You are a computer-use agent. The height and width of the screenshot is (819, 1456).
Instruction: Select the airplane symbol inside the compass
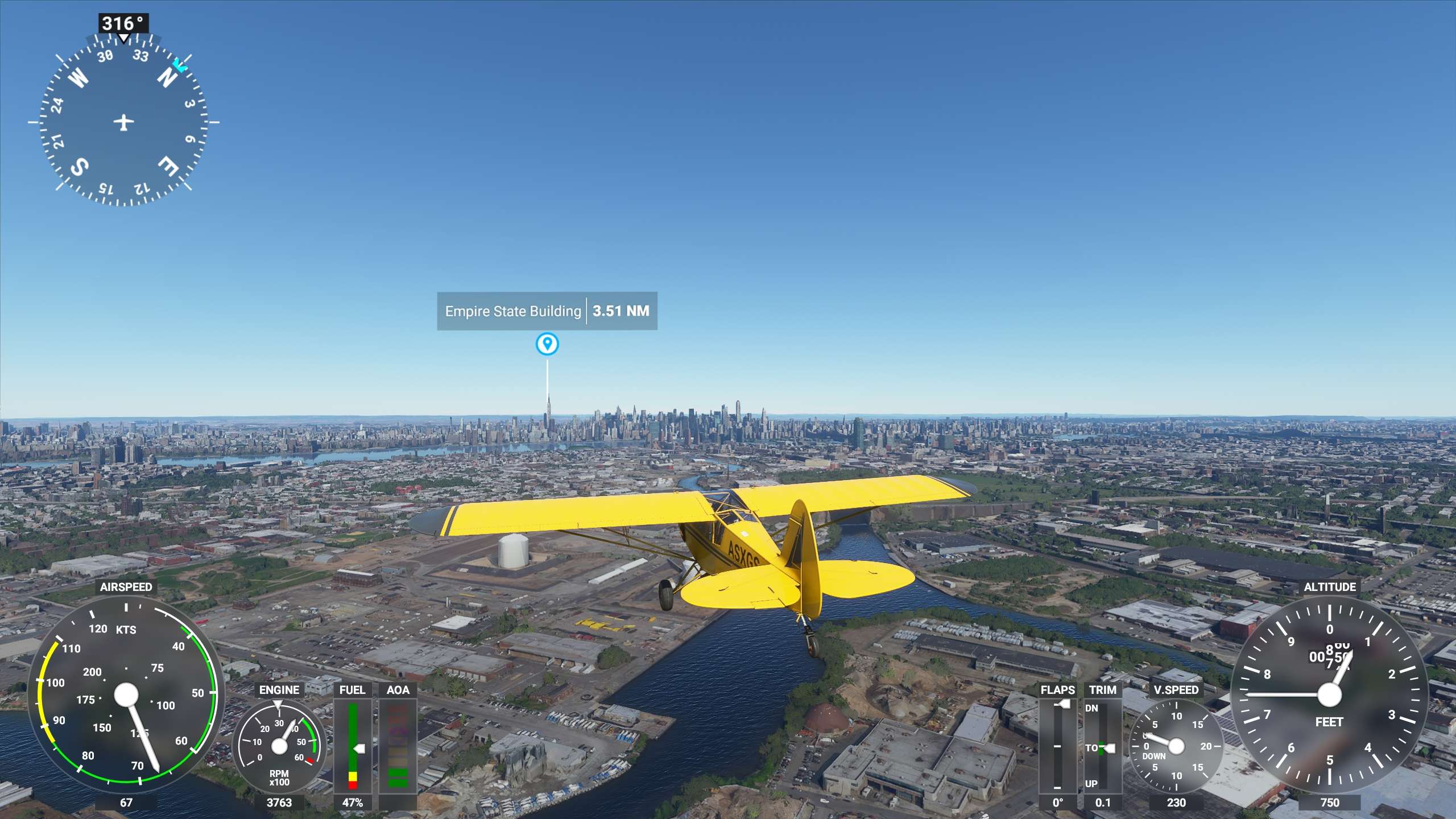(123, 121)
